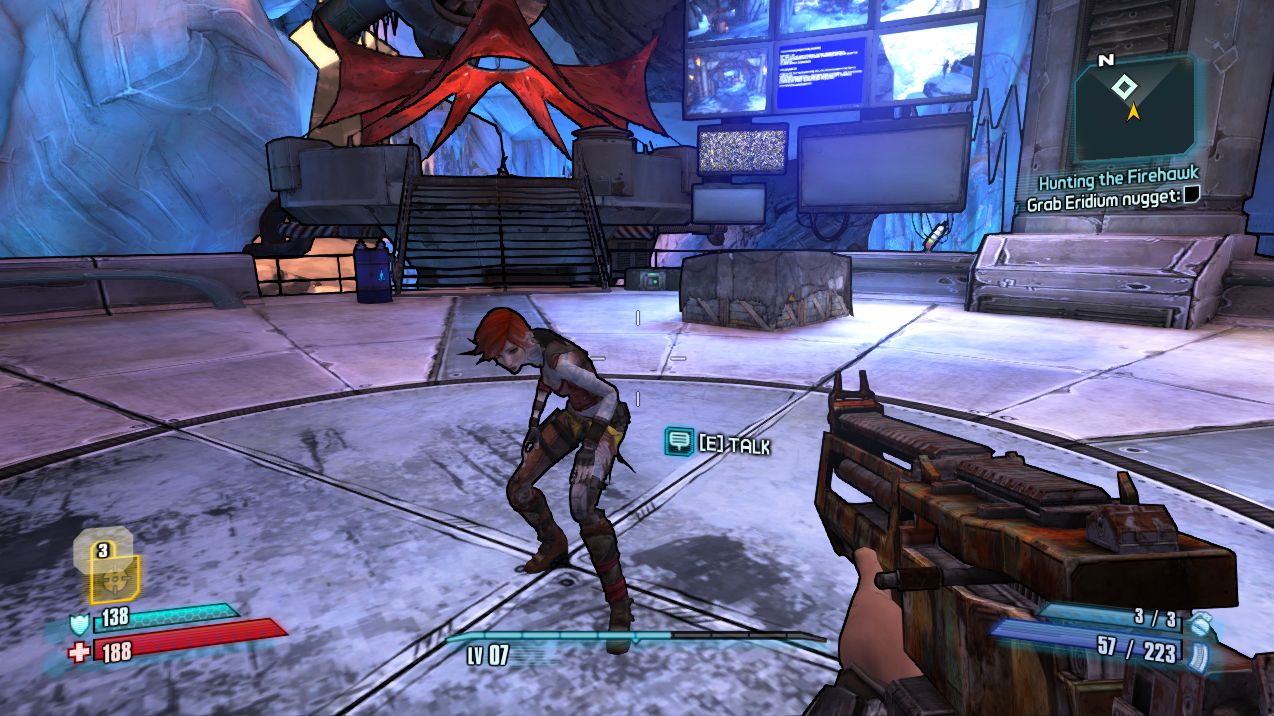Screen dimensions: 1274x716
Task: Click the TALK speech bubble icon
Action: 680,441
